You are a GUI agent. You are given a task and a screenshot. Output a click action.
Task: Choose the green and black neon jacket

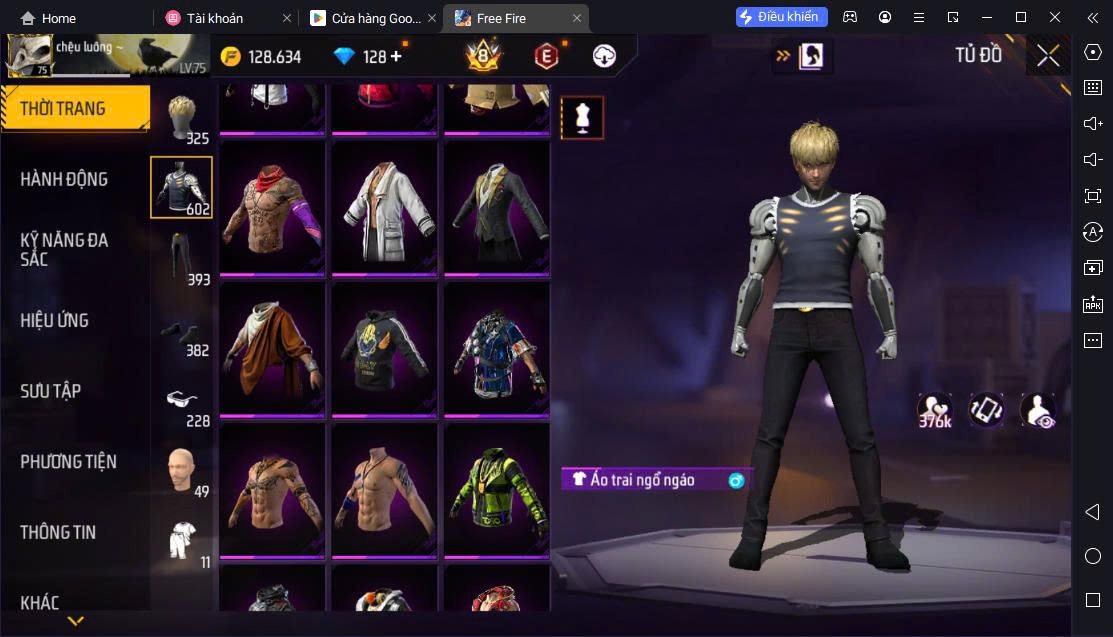tap(496, 490)
